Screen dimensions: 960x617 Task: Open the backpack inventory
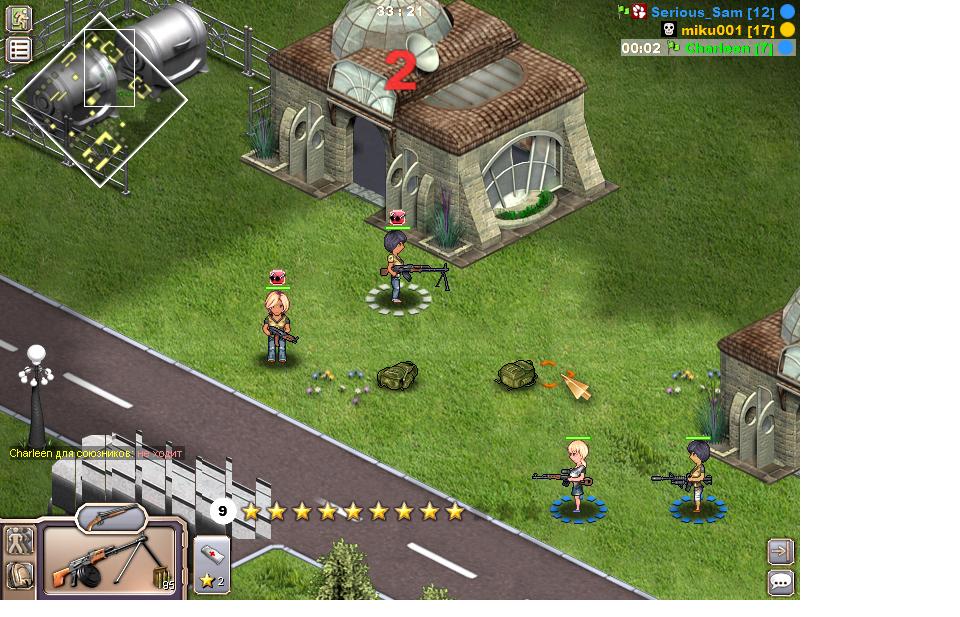point(19,575)
